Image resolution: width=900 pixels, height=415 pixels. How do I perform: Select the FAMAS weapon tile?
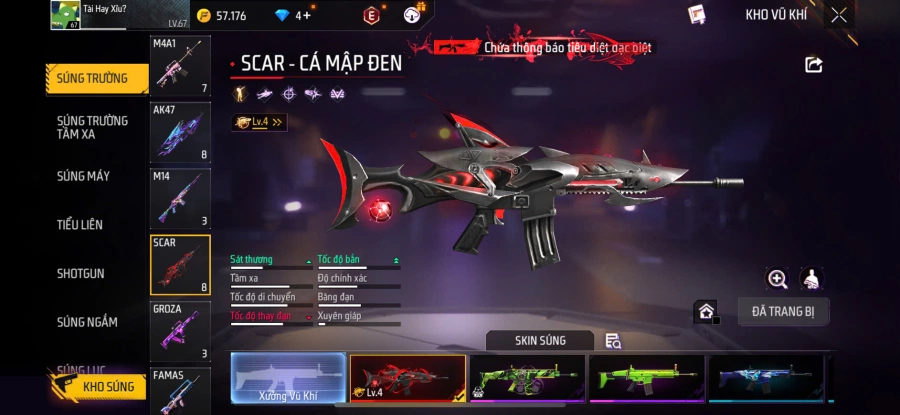[x=180, y=391]
